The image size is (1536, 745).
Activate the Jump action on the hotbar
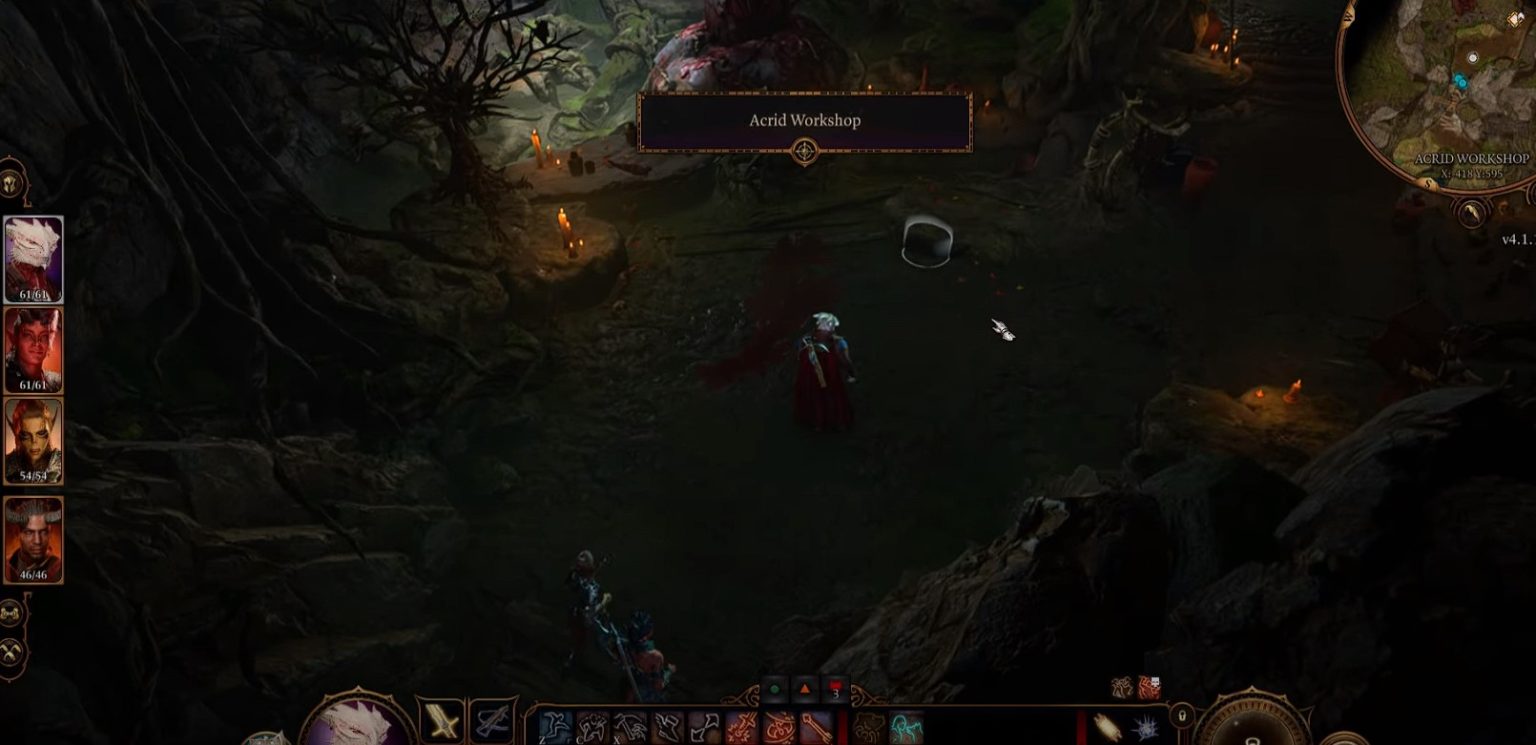pyautogui.click(x=556, y=723)
